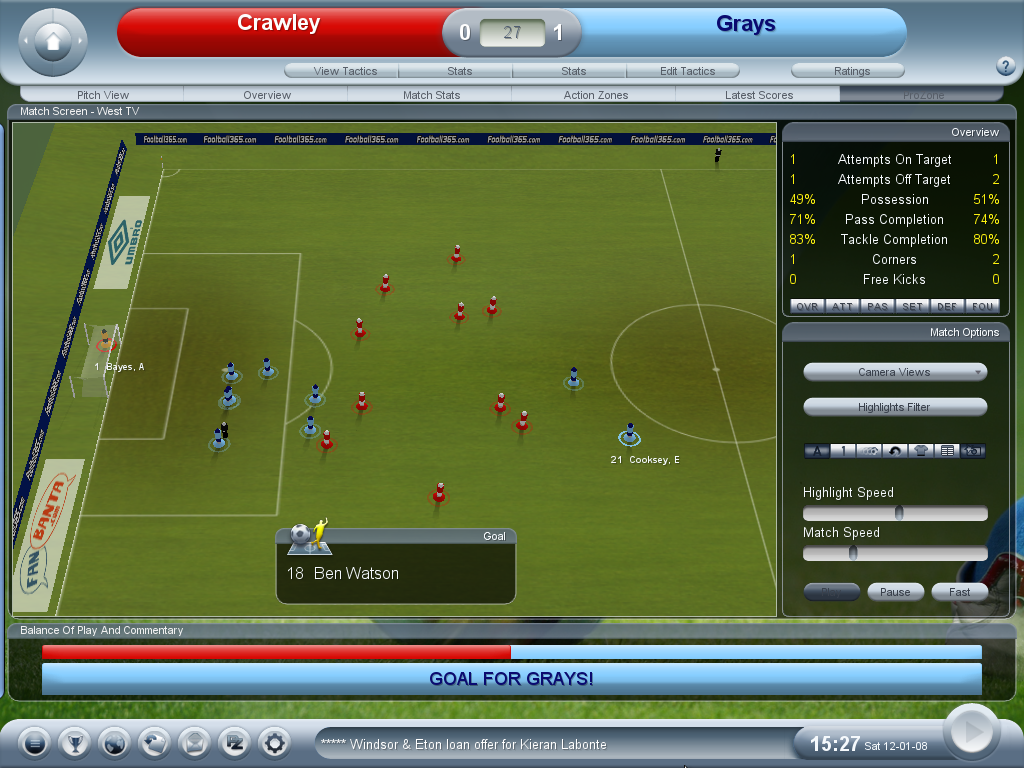Open the gear settings icon
The image size is (1024, 768).
274,743
